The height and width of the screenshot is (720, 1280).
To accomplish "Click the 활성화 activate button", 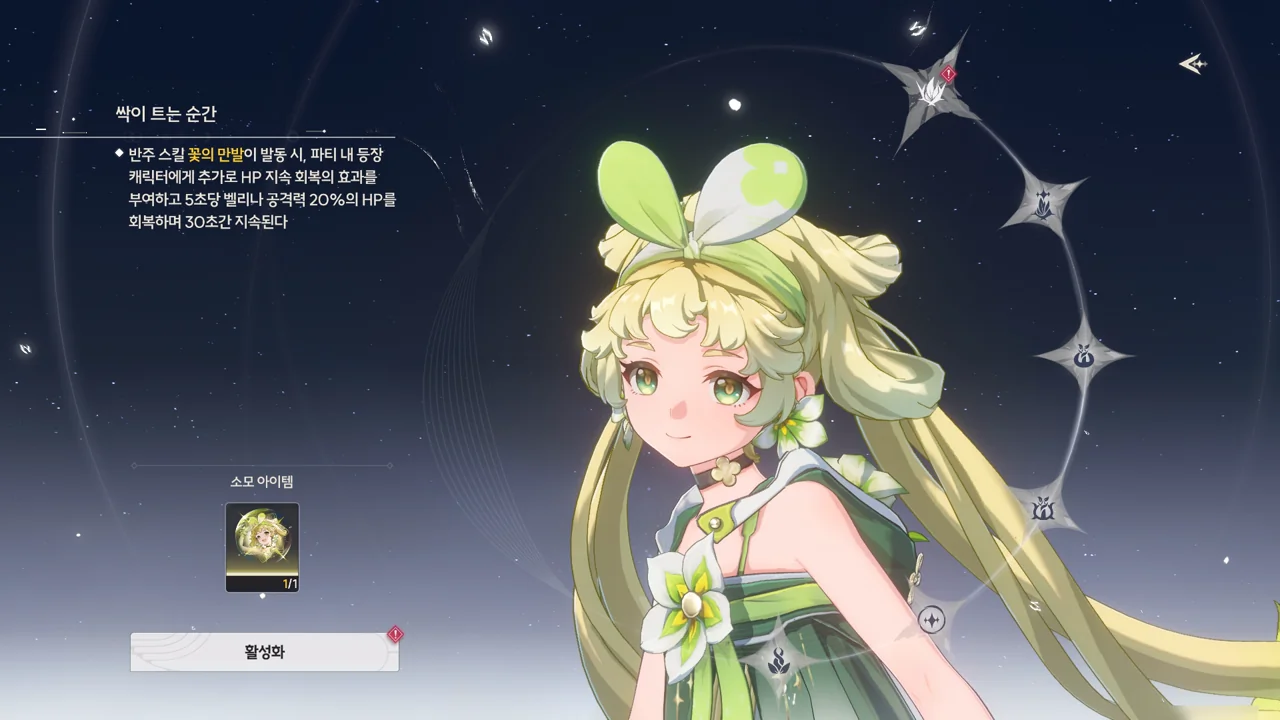I will point(264,652).
